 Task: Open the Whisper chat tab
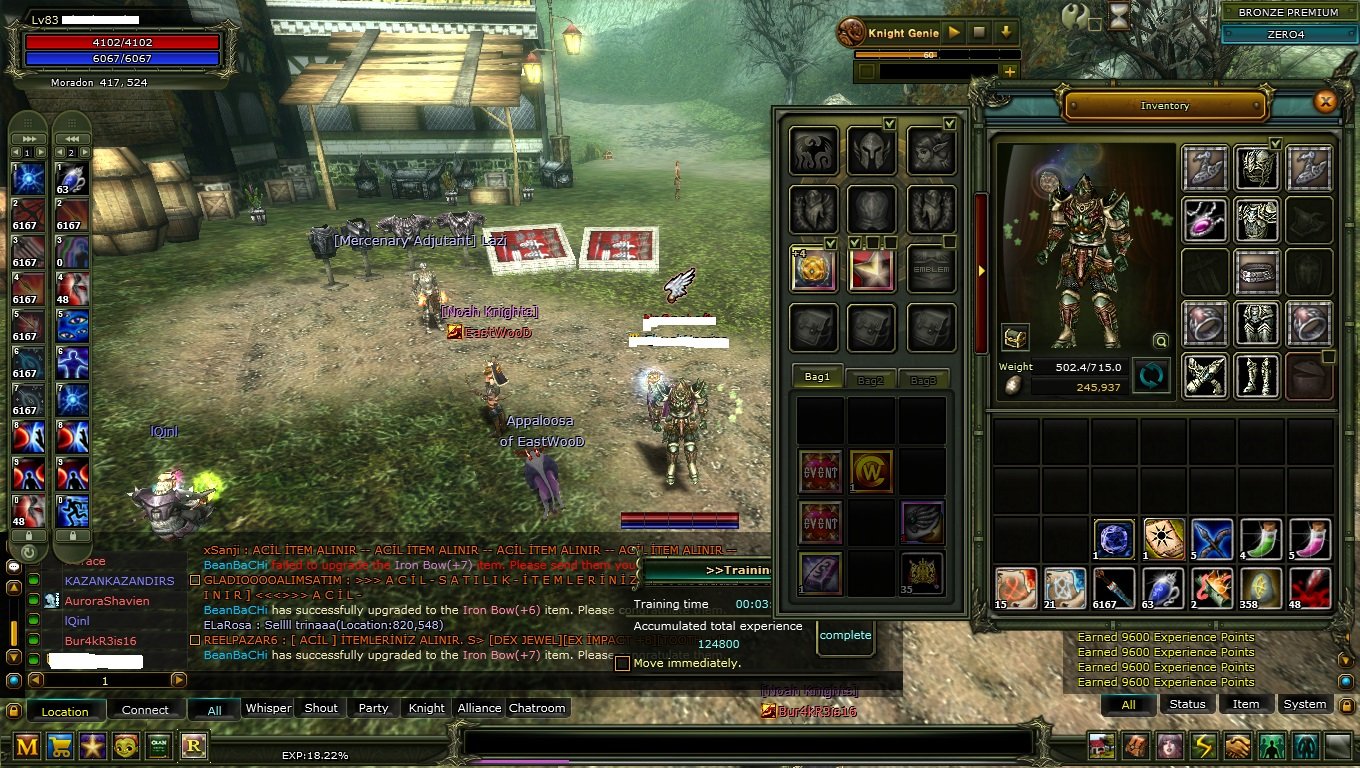click(x=268, y=708)
